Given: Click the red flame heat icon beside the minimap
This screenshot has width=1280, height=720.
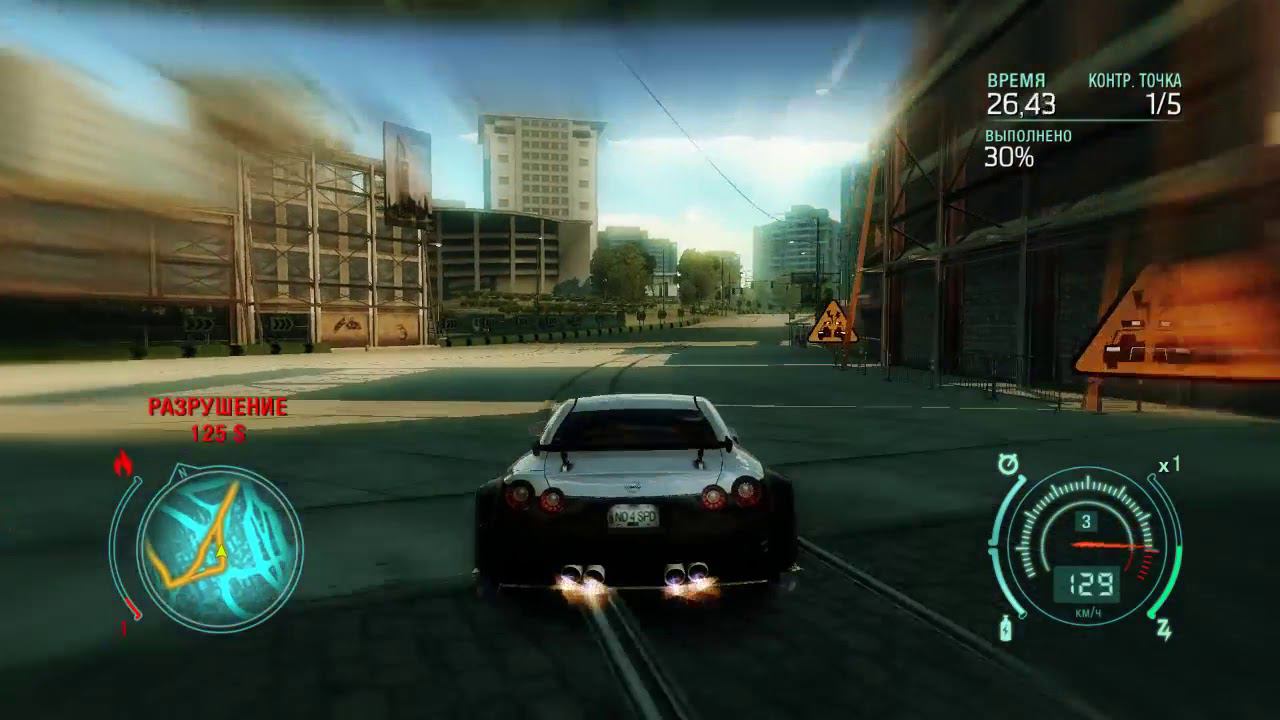Looking at the screenshot, I should coord(124,464).
